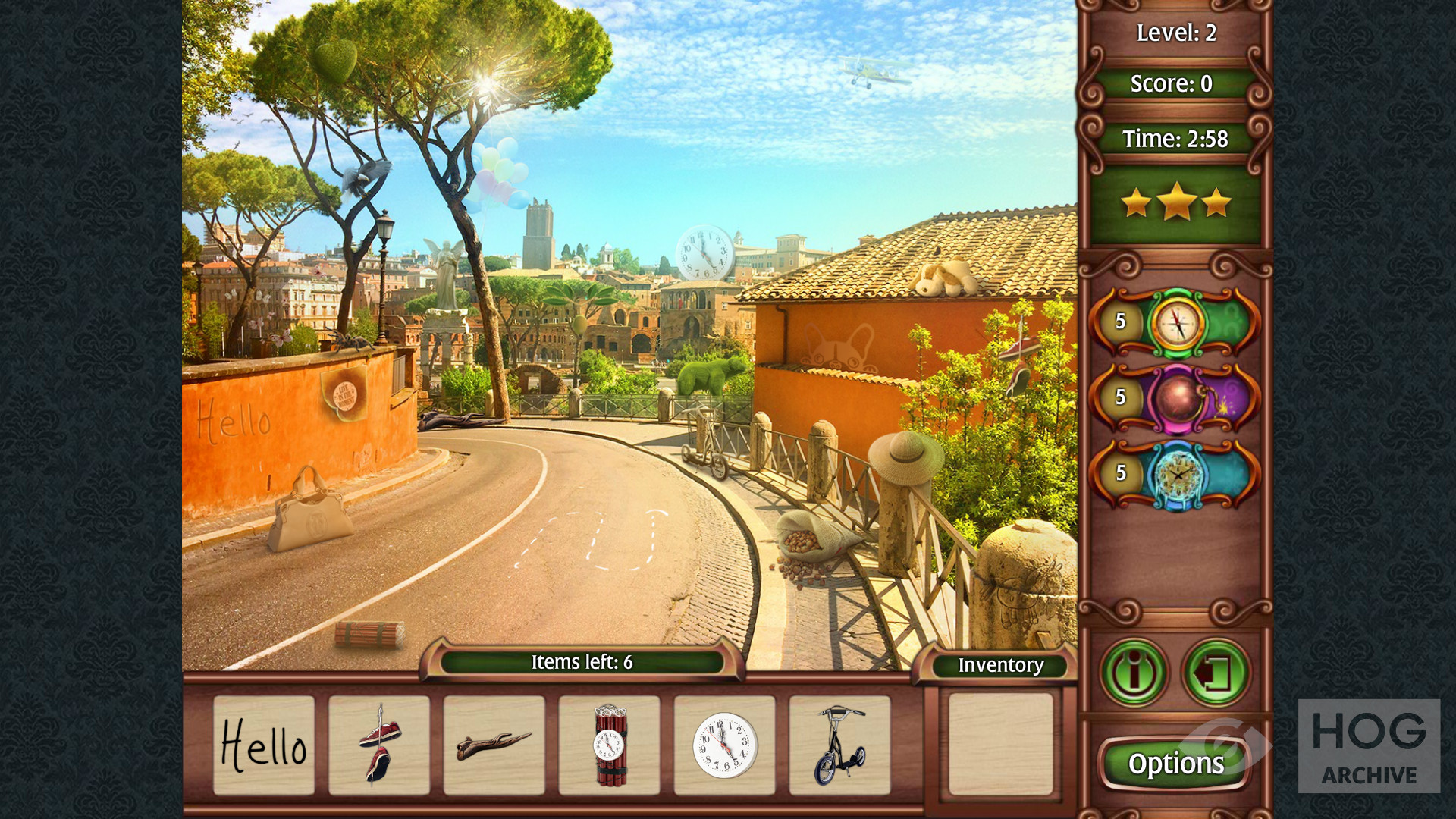Image resolution: width=1456 pixels, height=819 pixels.
Task: Use the bomb power-up
Action: pos(1176,398)
